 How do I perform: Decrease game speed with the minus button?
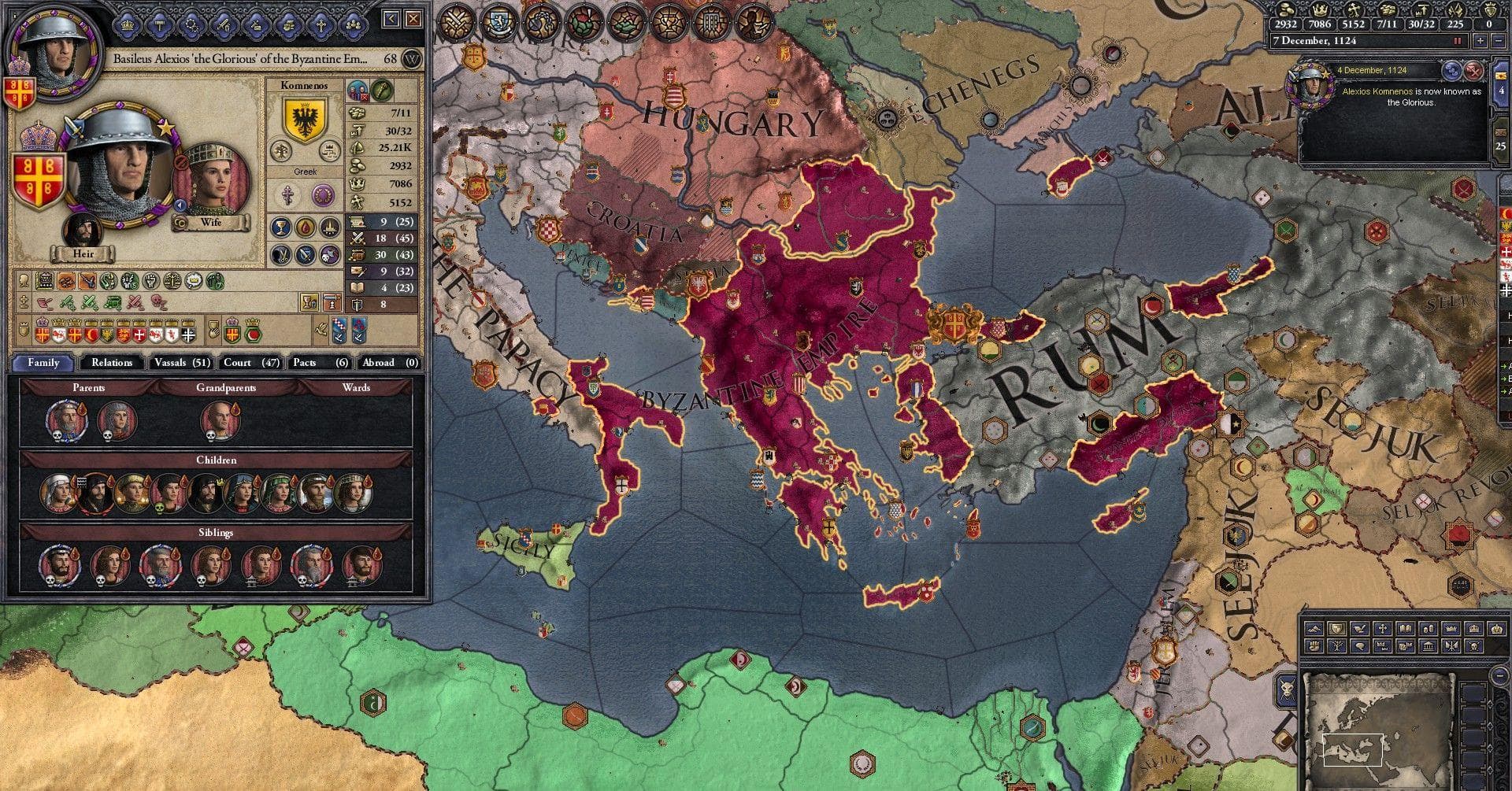1499,41
